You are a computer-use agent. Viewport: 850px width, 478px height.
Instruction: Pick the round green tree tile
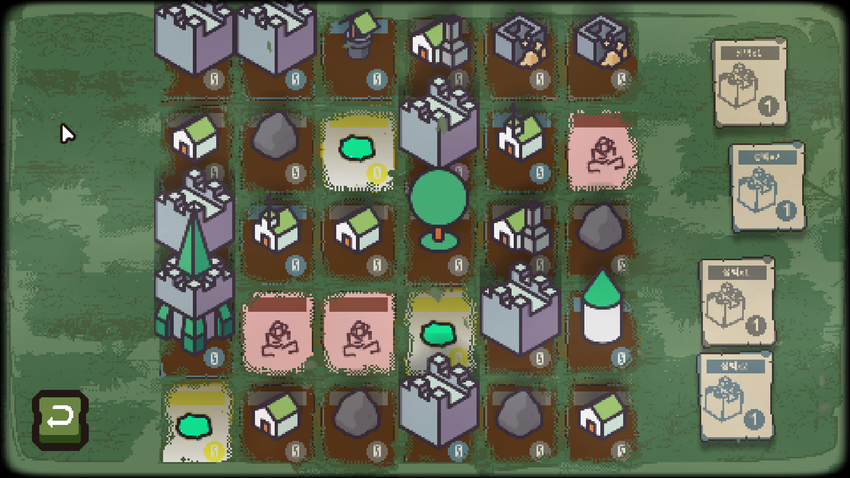[438, 207]
